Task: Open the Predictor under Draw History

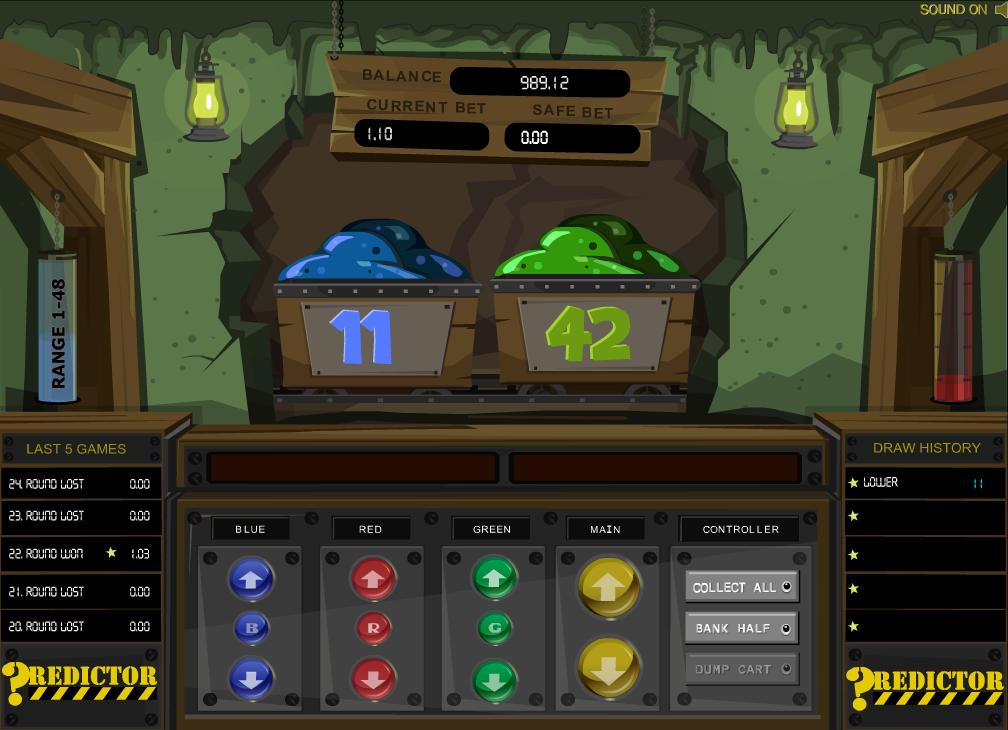Action: click(x=925, y=686)
